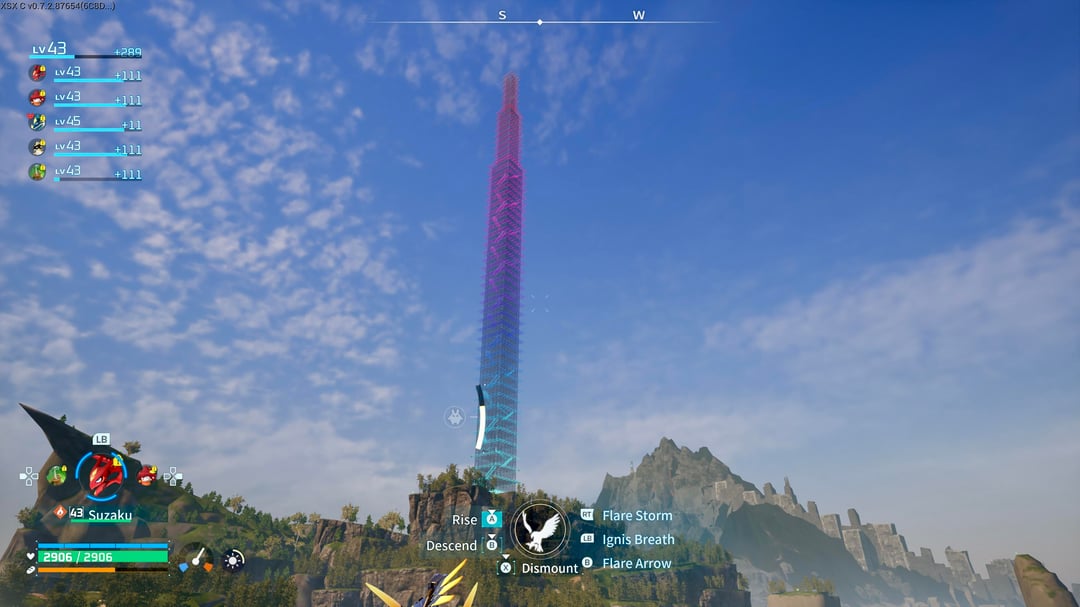
Task: Activate the Flare Storm skill
Action: [637, 516]
